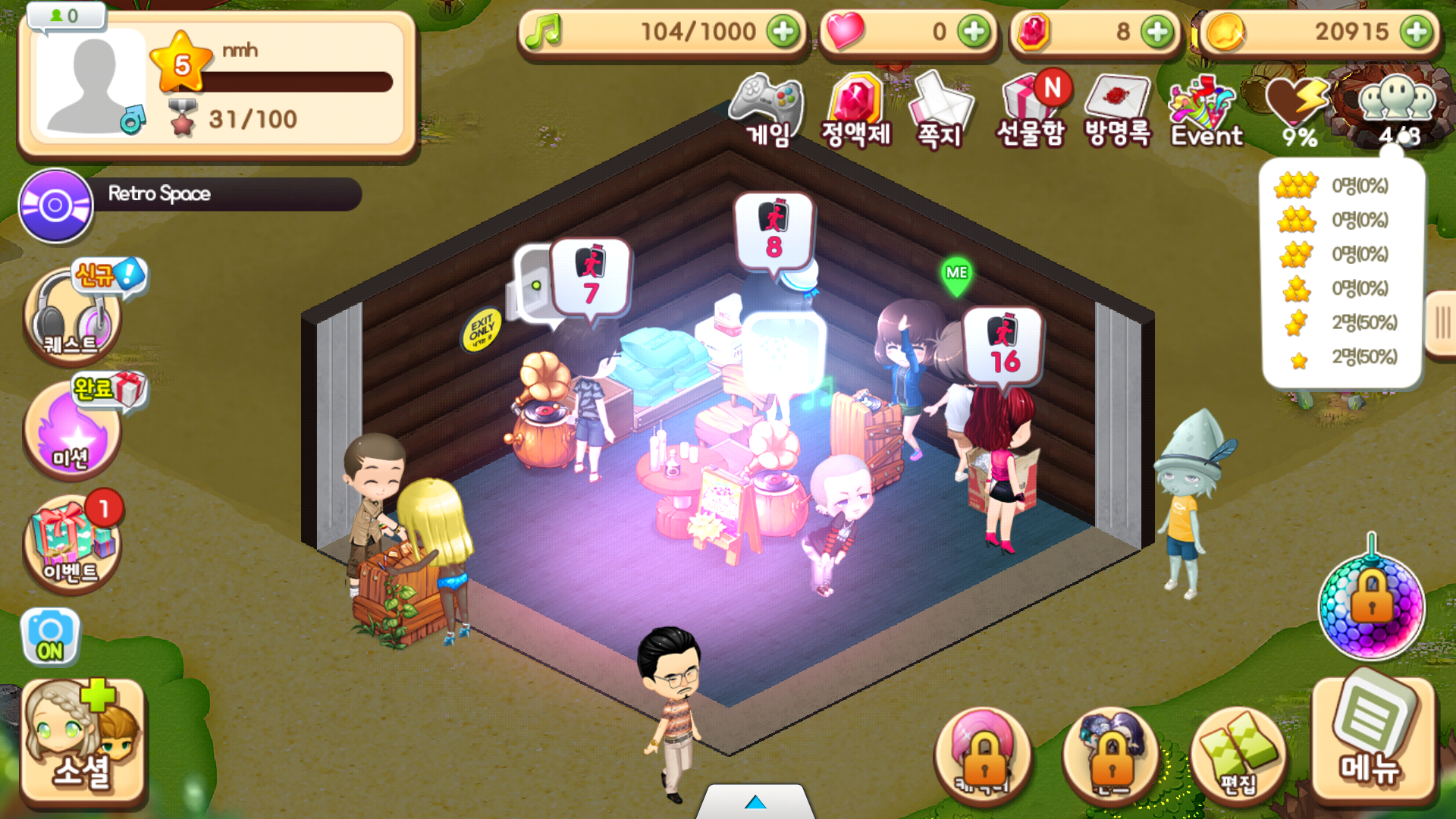
Task: Toggle the camera ON button
Action: [50, 637]
